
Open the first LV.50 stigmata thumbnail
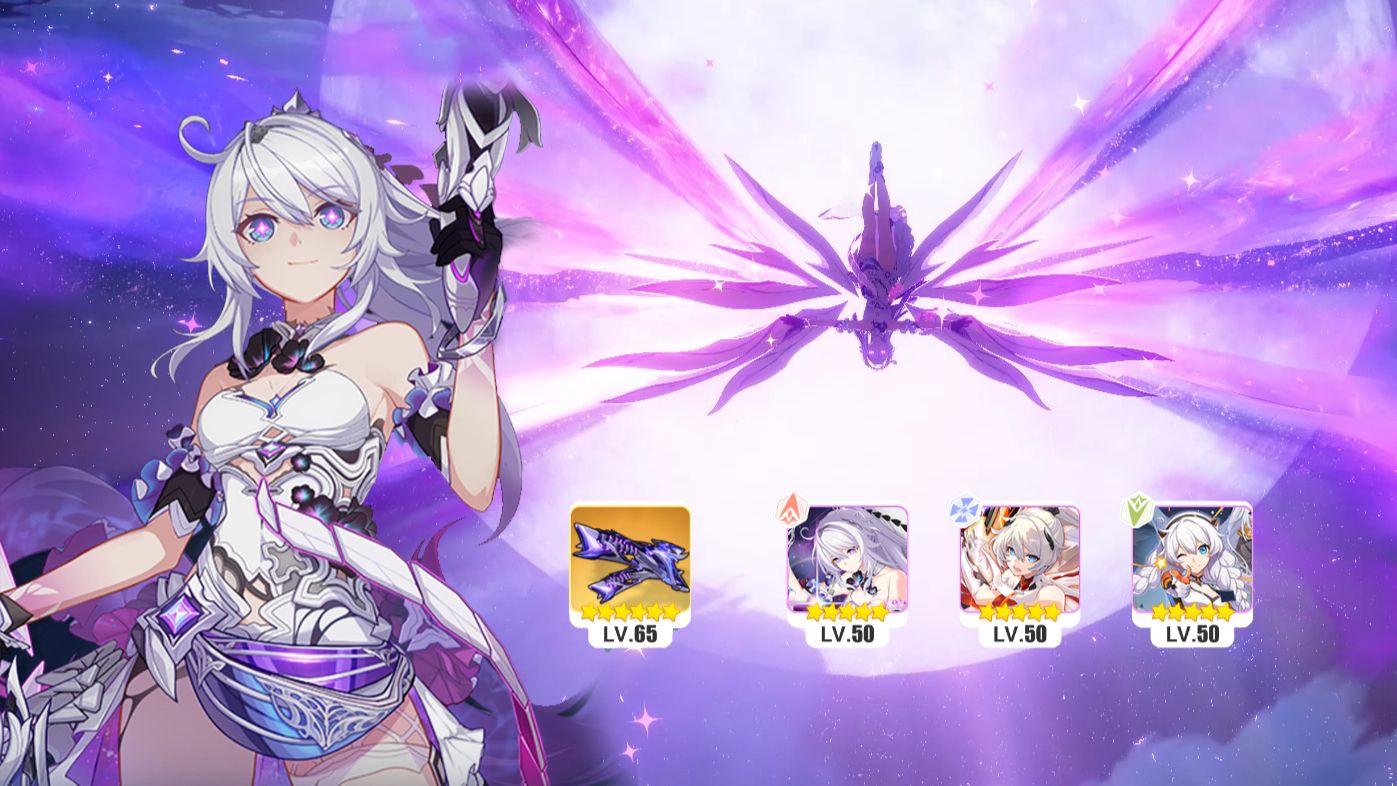pyautogui.click(x=845, y=560)
